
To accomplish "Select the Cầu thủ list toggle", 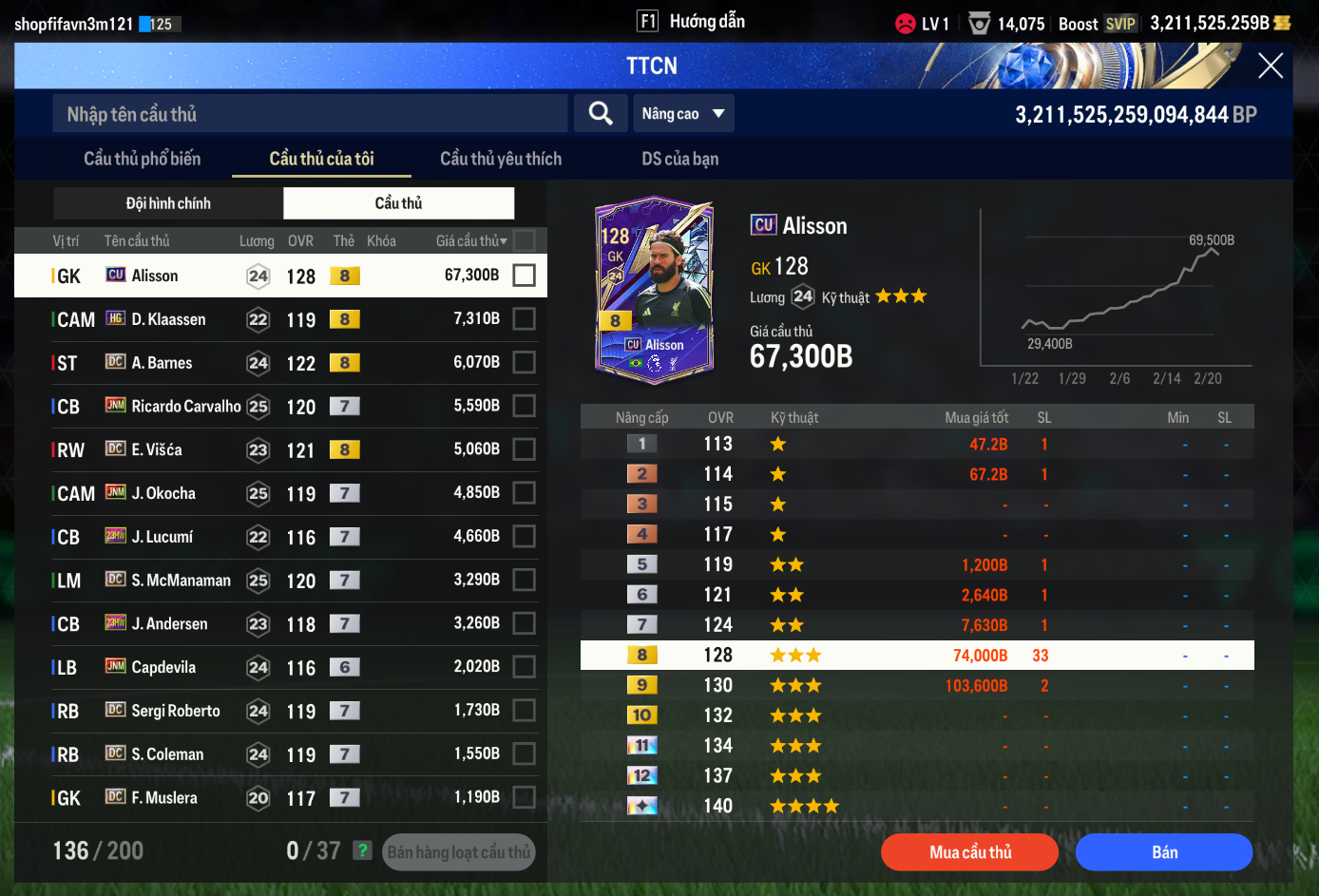I will [398, 203].
